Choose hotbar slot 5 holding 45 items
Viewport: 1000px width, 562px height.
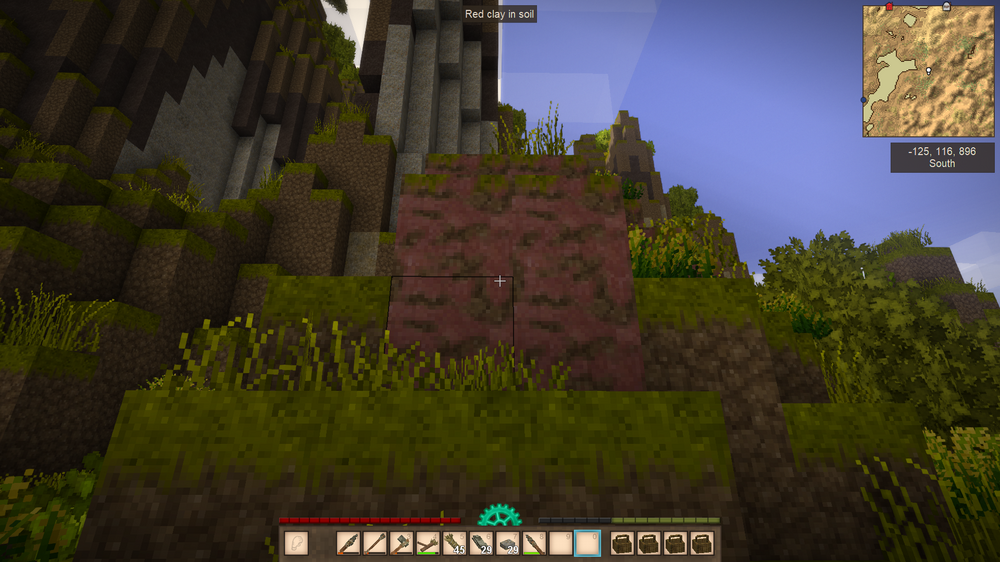point(455,543)
